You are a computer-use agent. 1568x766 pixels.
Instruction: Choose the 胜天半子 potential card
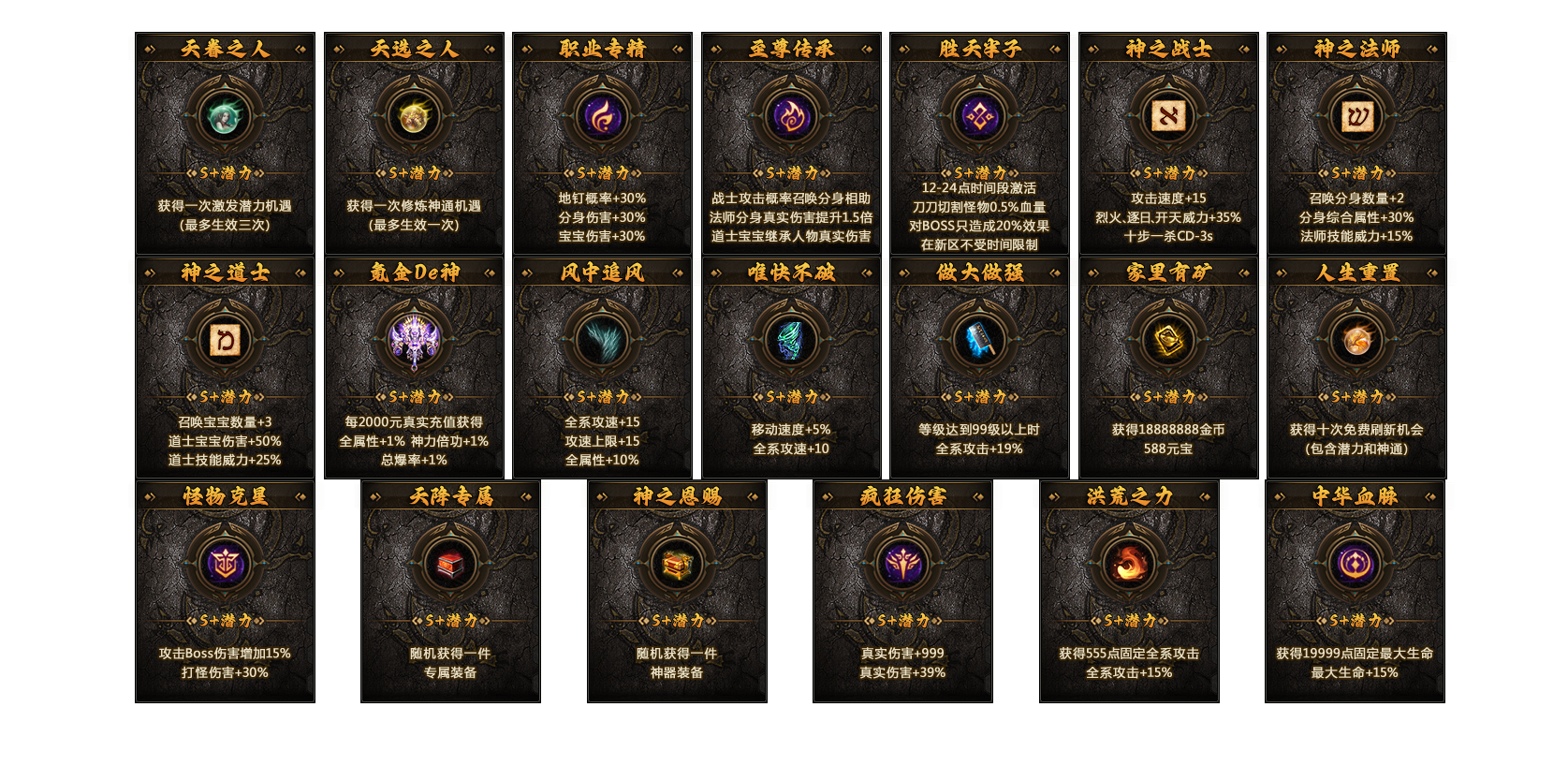click(979, 143)
